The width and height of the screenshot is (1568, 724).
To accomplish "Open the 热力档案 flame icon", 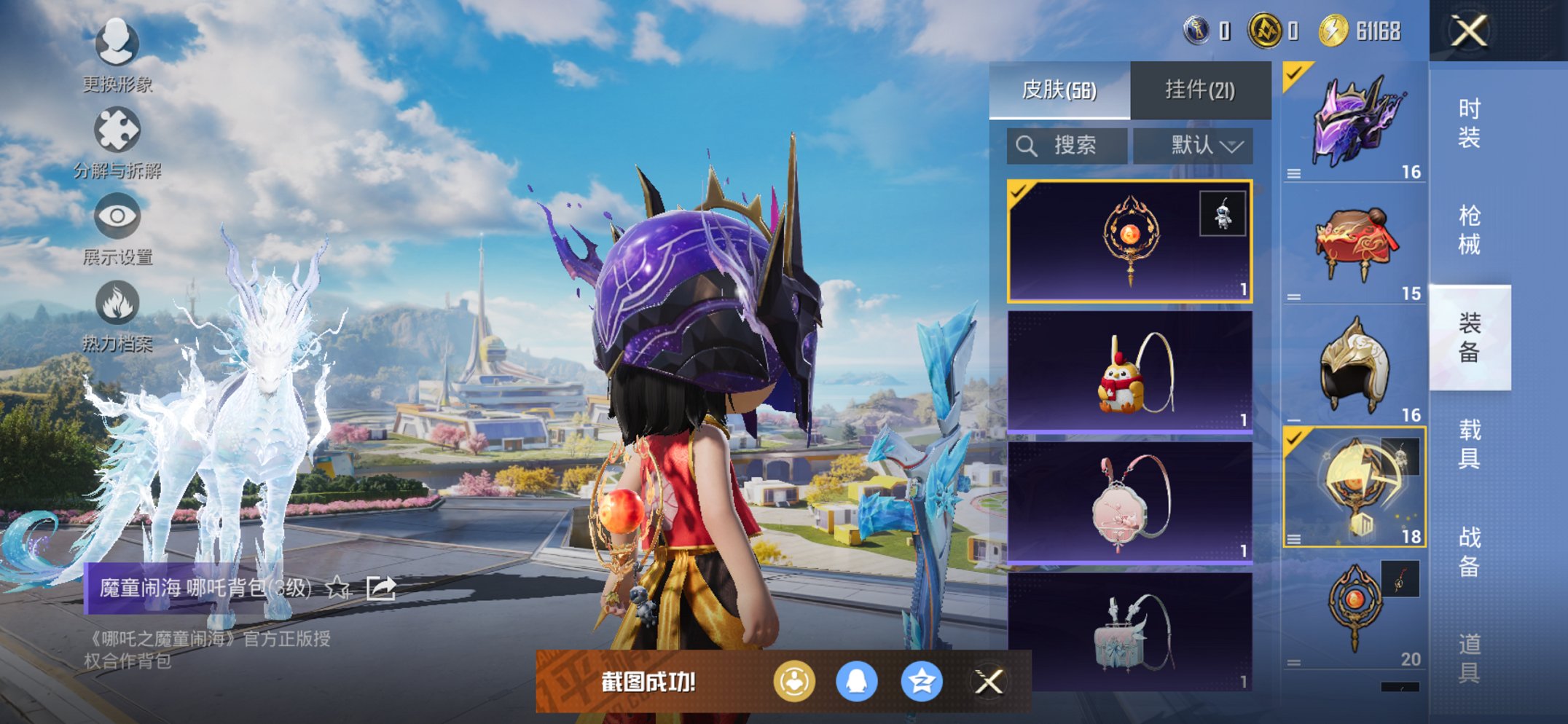I will coord(117,313).
